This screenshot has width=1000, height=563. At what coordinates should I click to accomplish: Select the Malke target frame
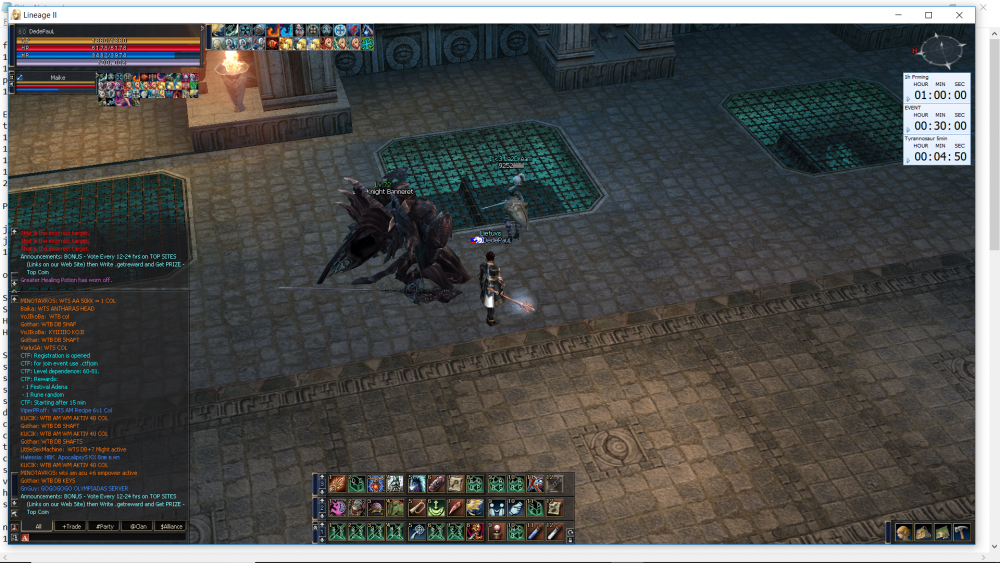coord(58,77)
